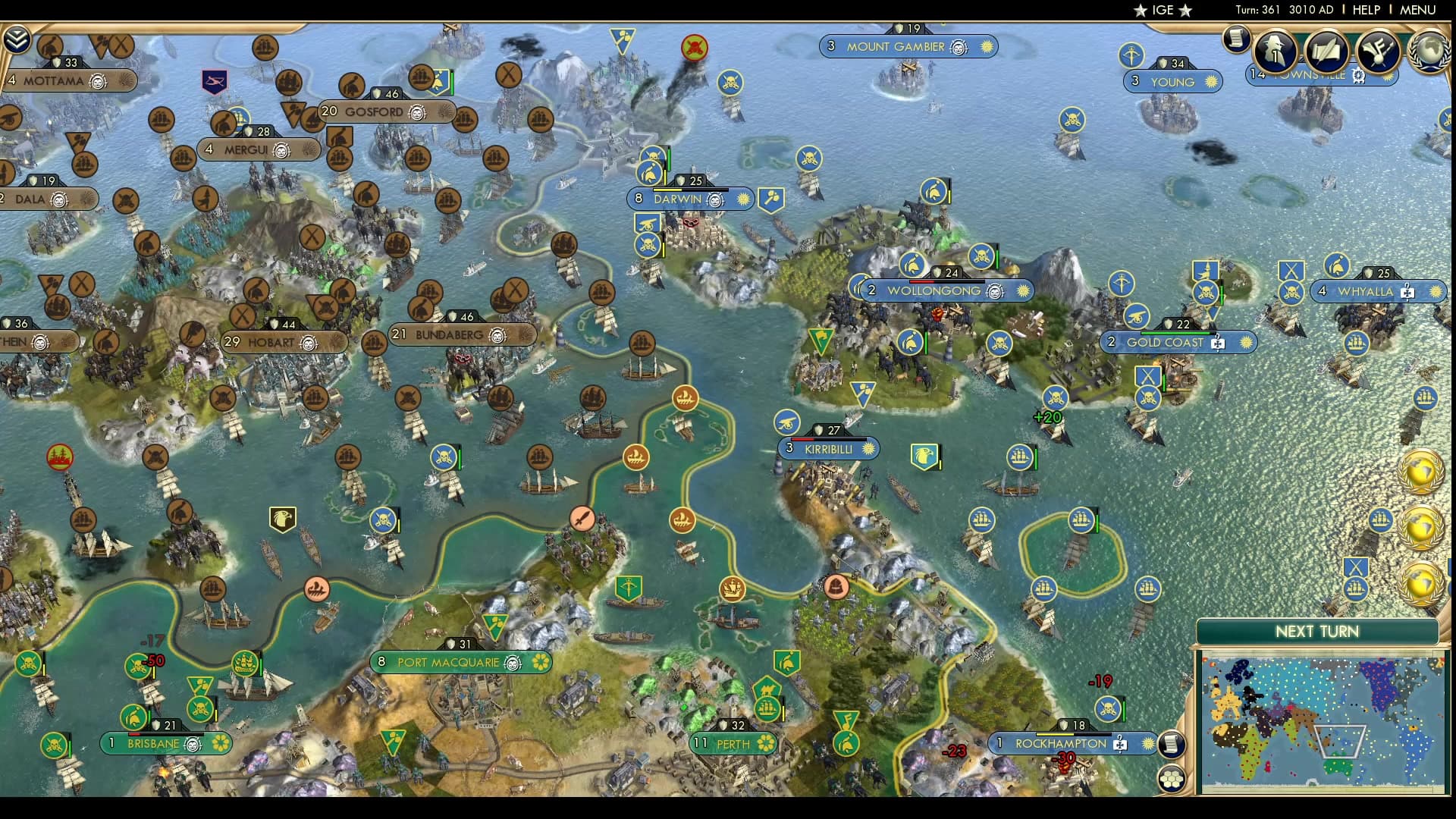The image size is (1456, 819).
Task: Open the Gold Coast city banner
Action: click(1165, 342)
